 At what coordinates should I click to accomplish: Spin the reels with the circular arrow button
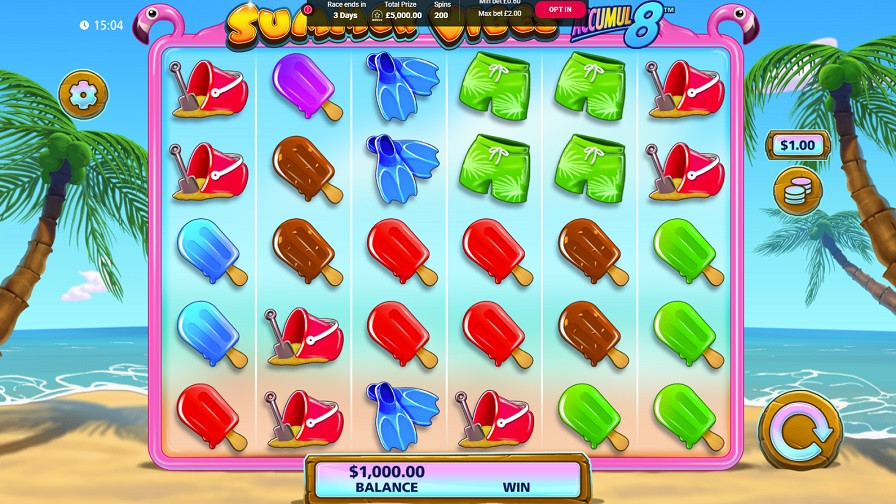pos(800,431)
